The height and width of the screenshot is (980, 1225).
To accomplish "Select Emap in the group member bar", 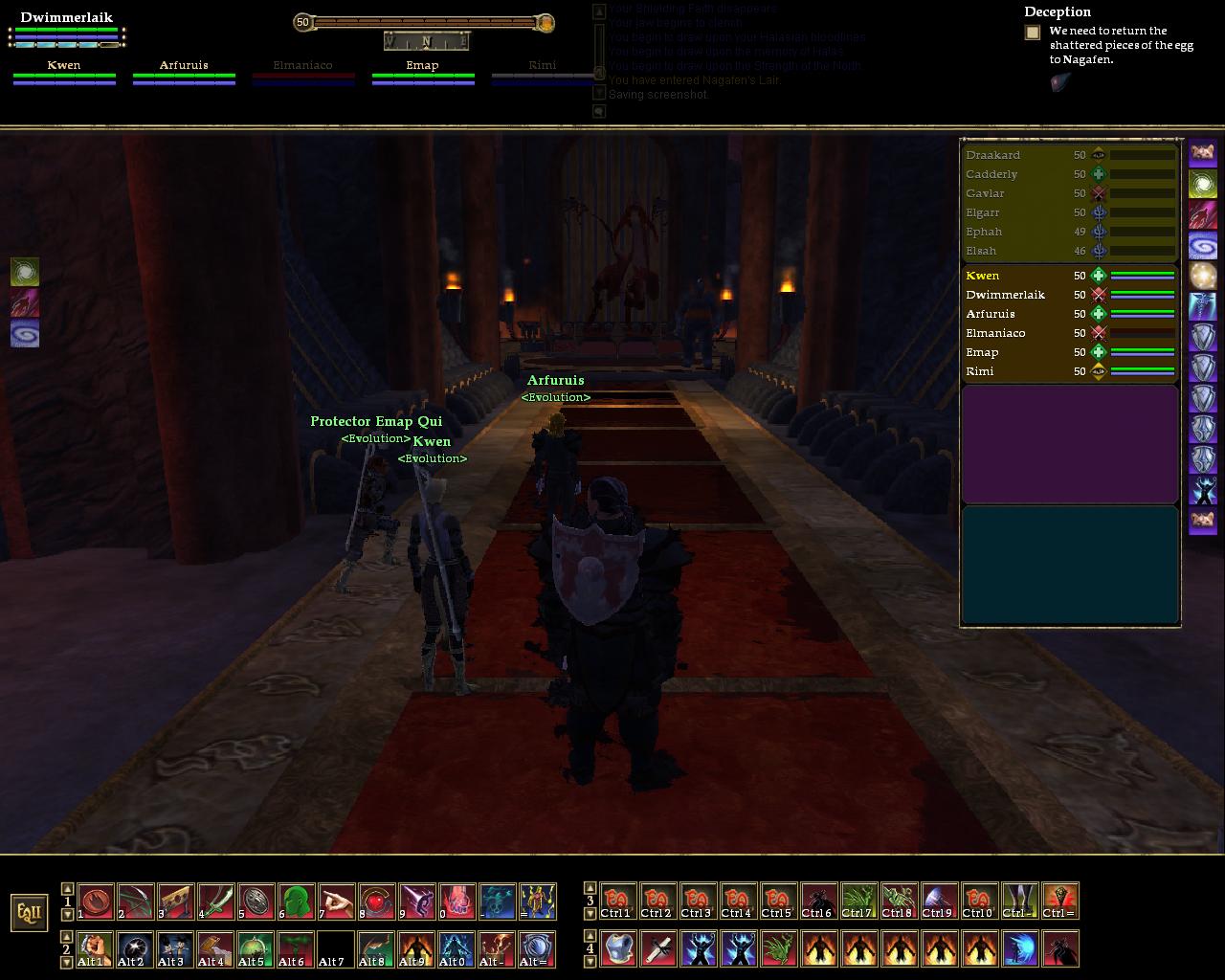I will coord(422,66).
